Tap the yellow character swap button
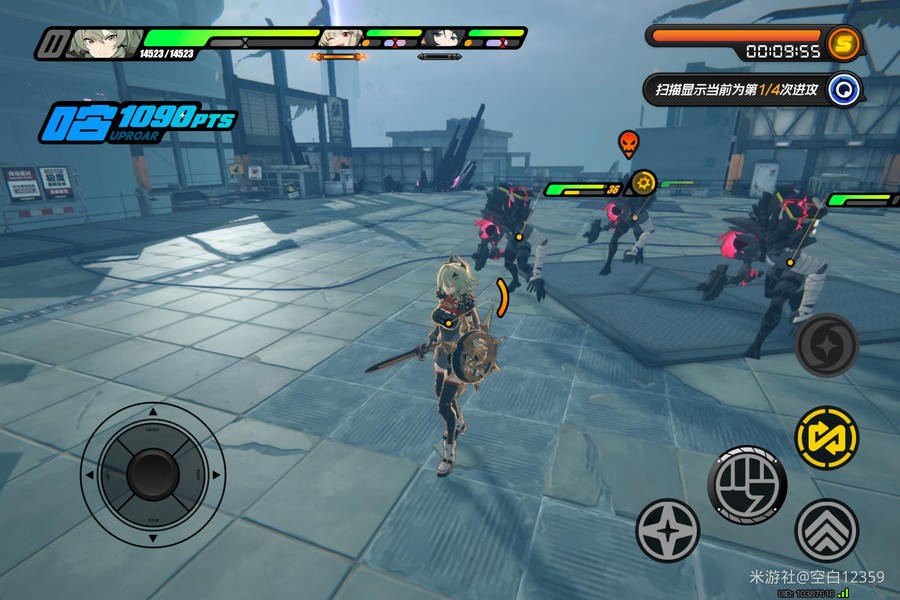Screen dimensions: 900x600 (826, 438)
